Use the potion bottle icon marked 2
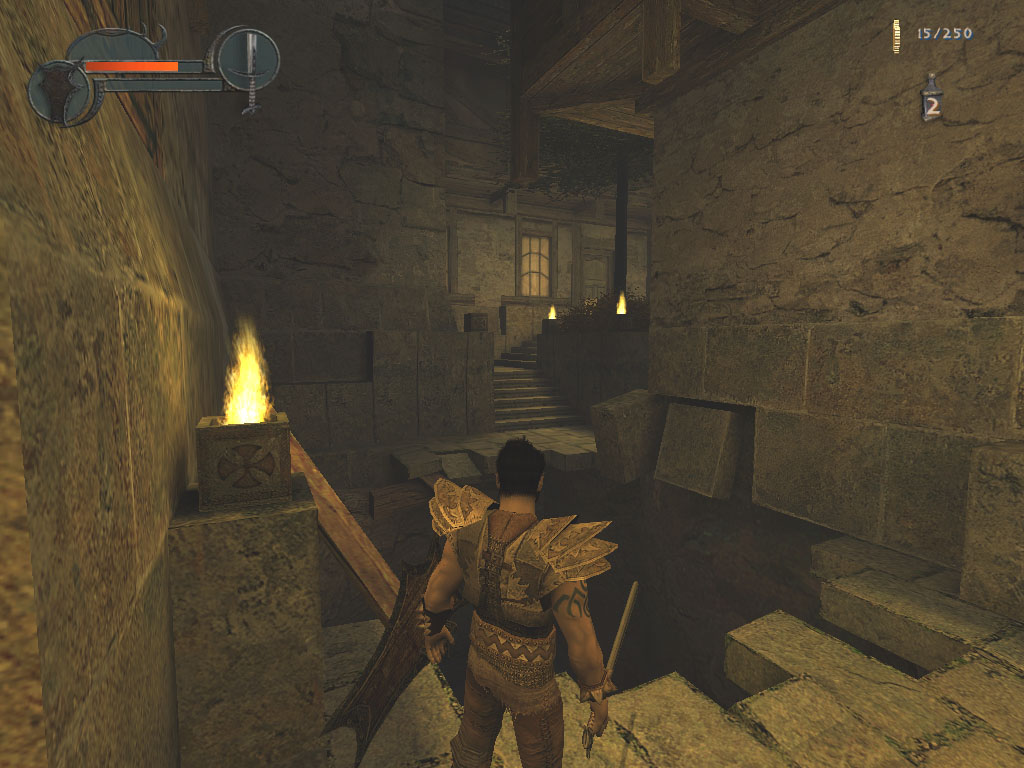The height and width of the screenshot is (768, 1024). coord(932,100)
